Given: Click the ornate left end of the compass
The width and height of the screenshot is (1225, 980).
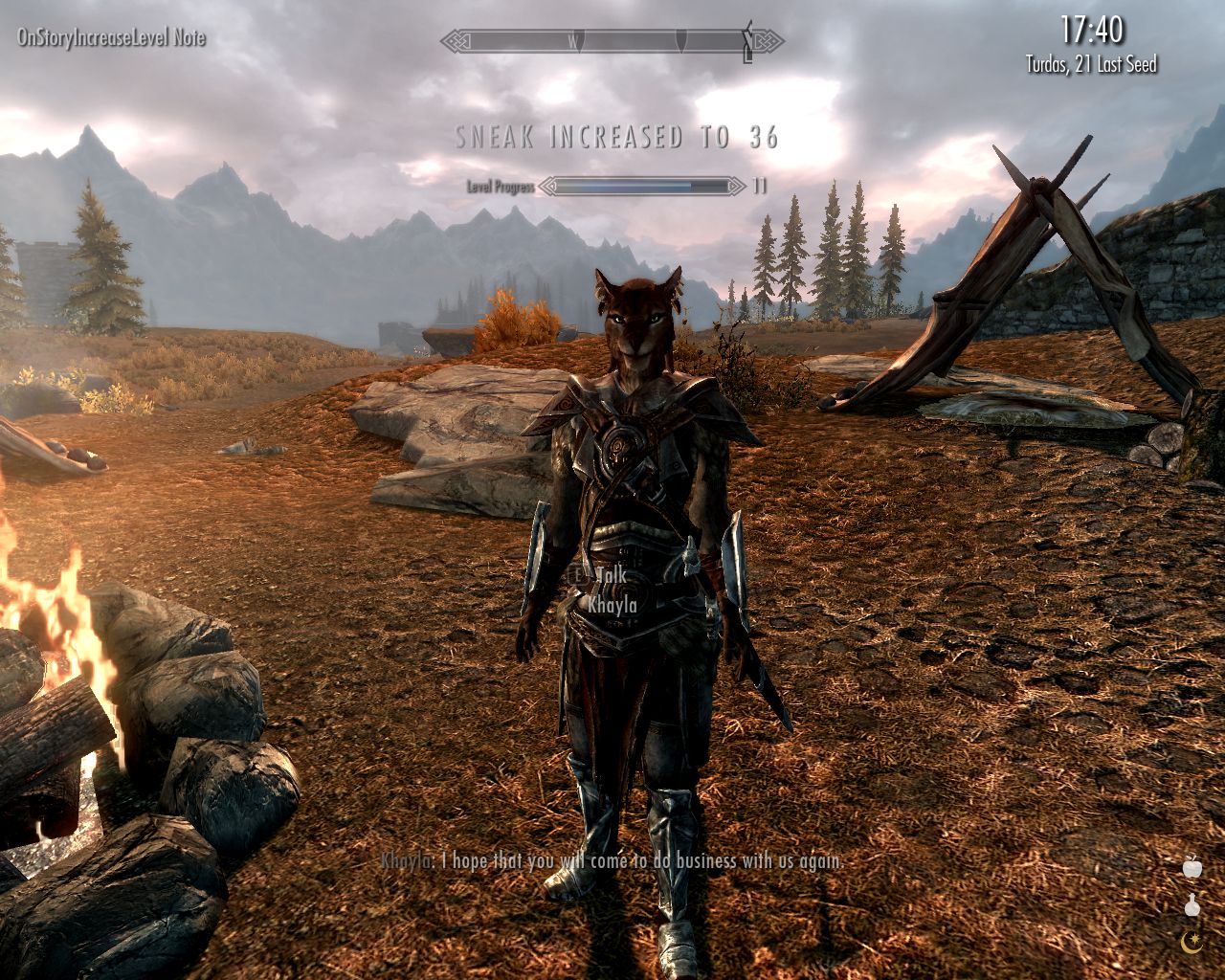Looking at the screenshot, I should [x=458, y=40].
